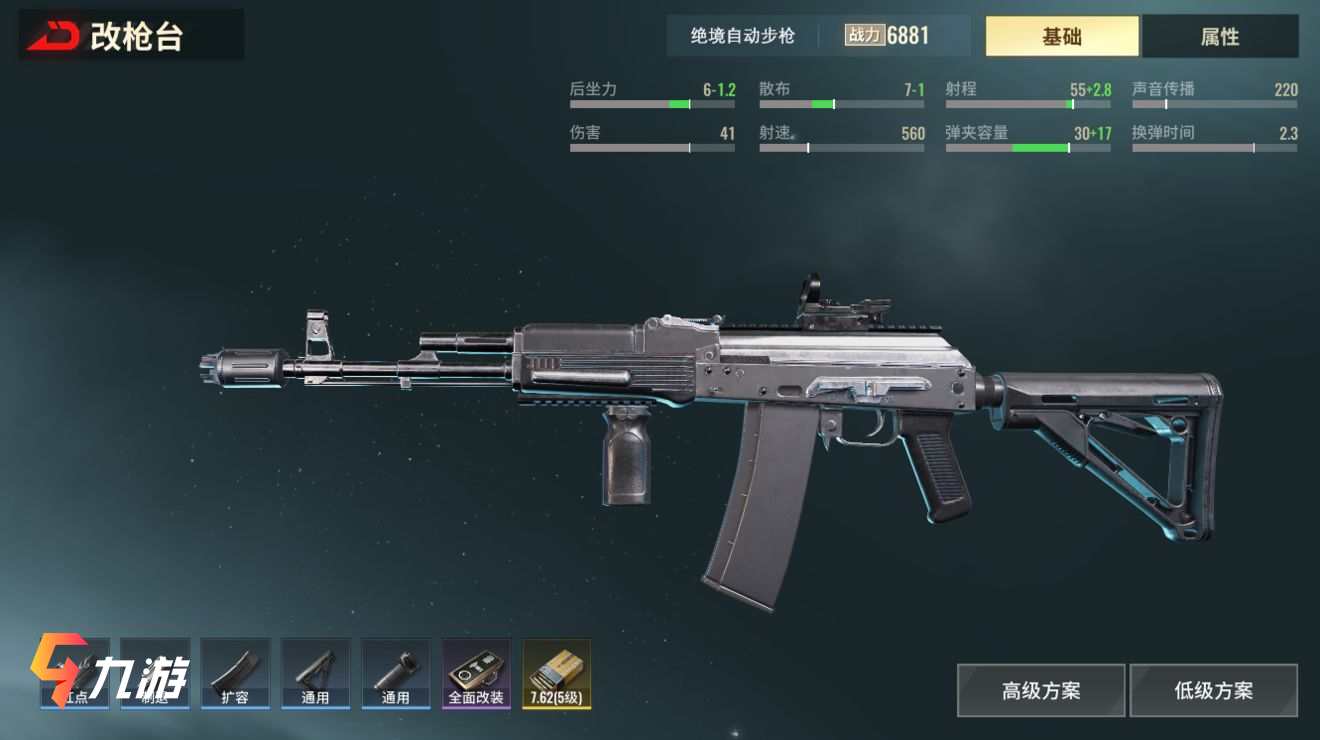Switch to the 基础 stats tab

pos(1061,37)
